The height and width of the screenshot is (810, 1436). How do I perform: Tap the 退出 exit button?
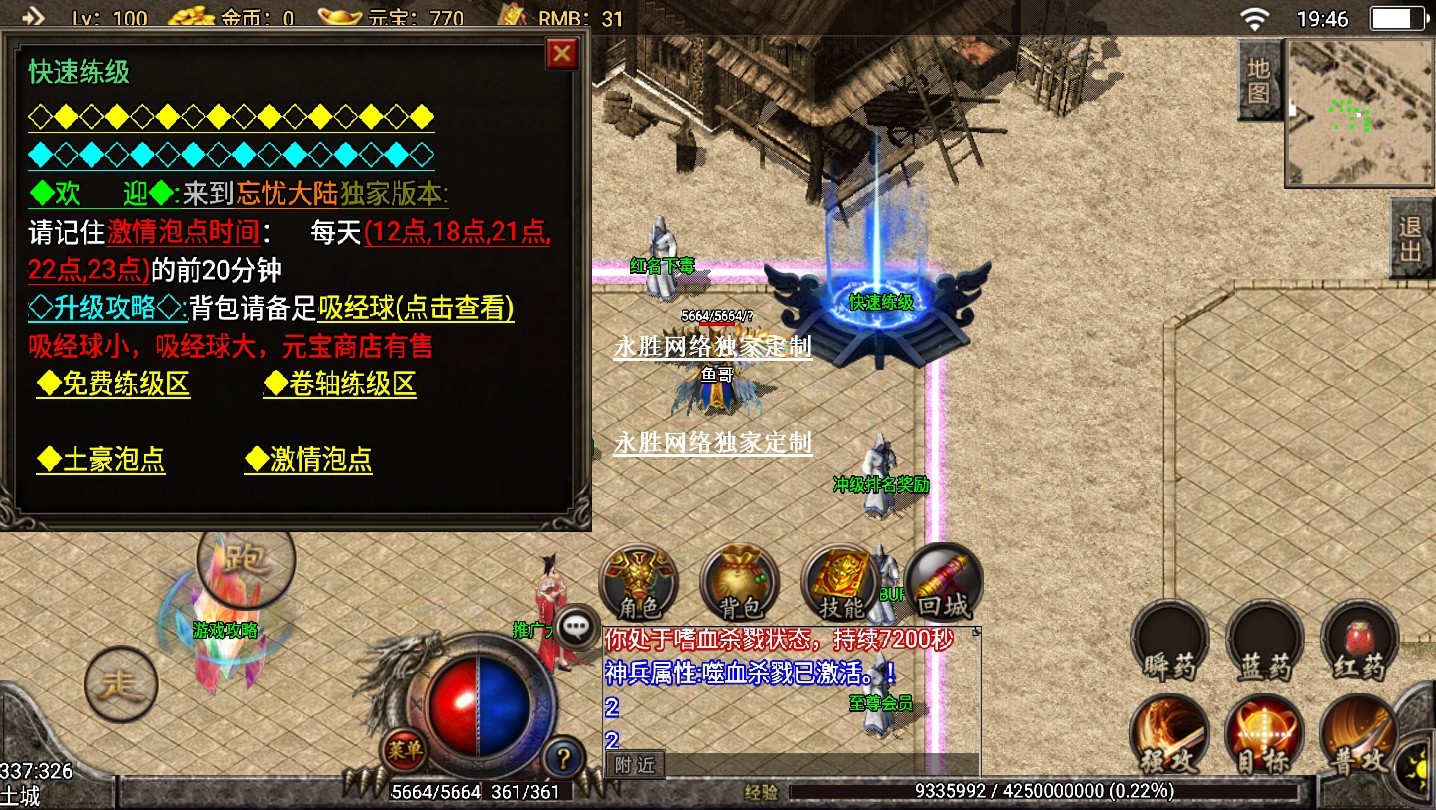point(1412,238)
